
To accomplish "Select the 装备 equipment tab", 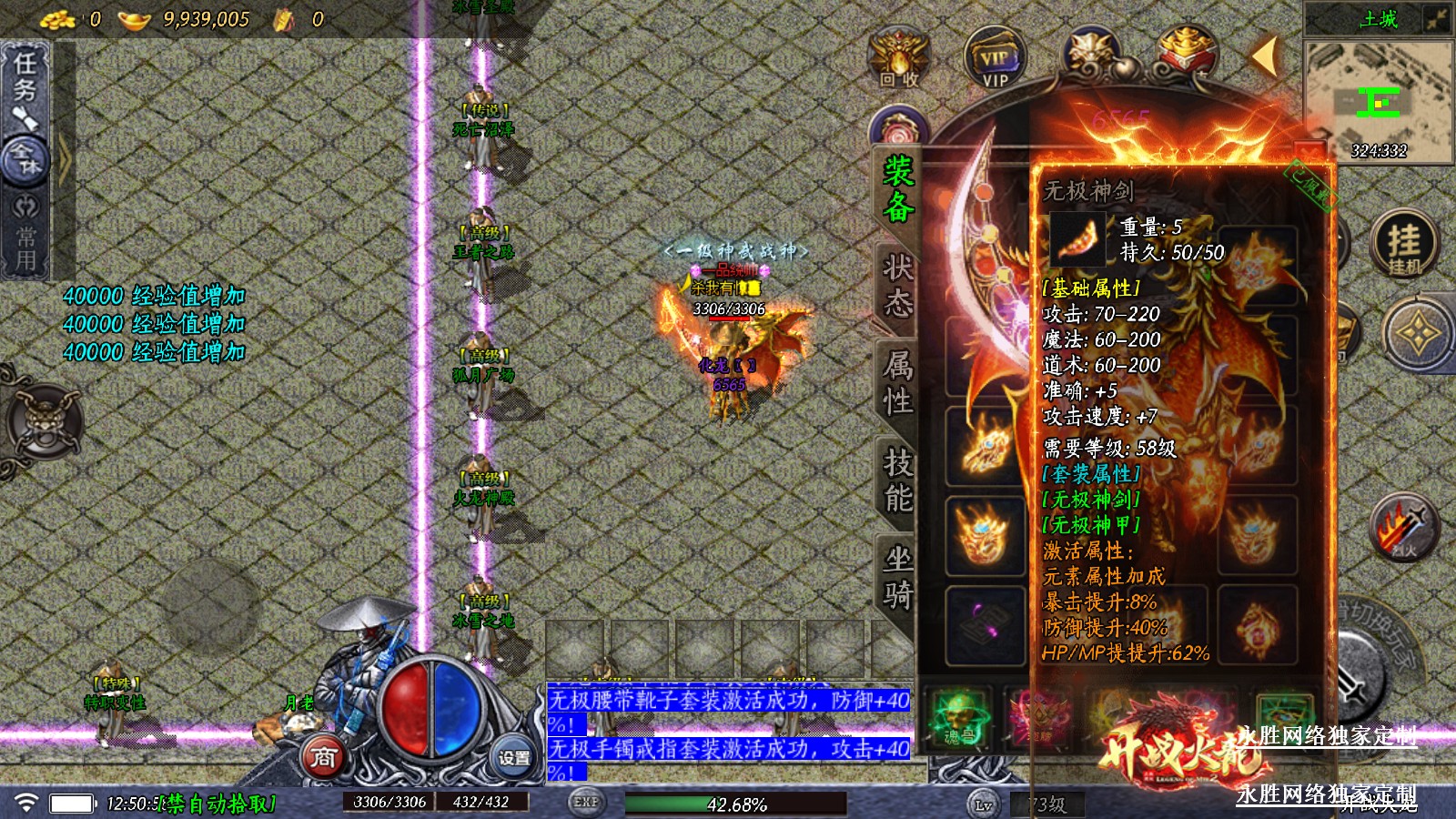I will click(898, 188).
